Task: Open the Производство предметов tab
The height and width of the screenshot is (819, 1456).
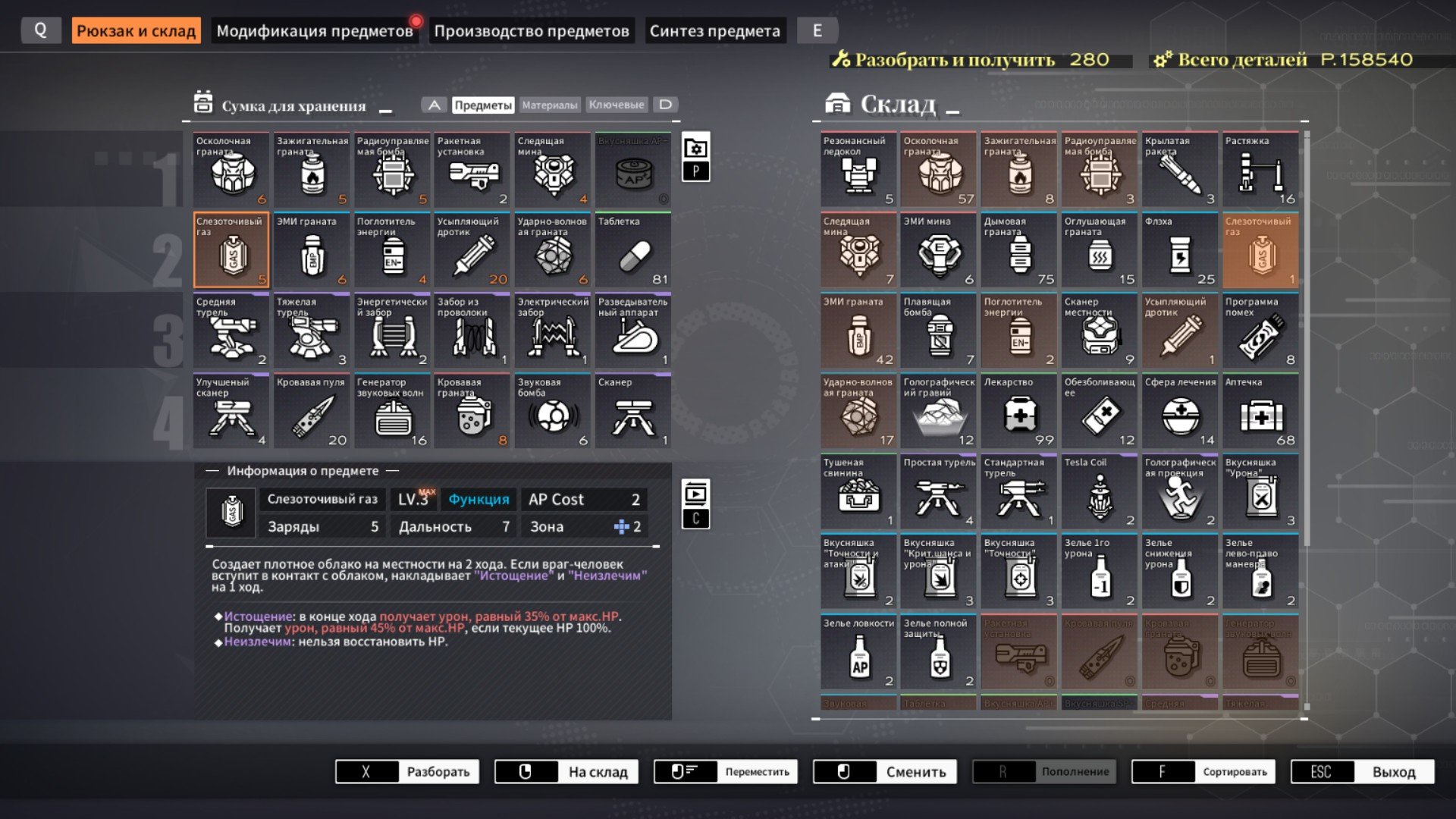Action: (531, 31)
